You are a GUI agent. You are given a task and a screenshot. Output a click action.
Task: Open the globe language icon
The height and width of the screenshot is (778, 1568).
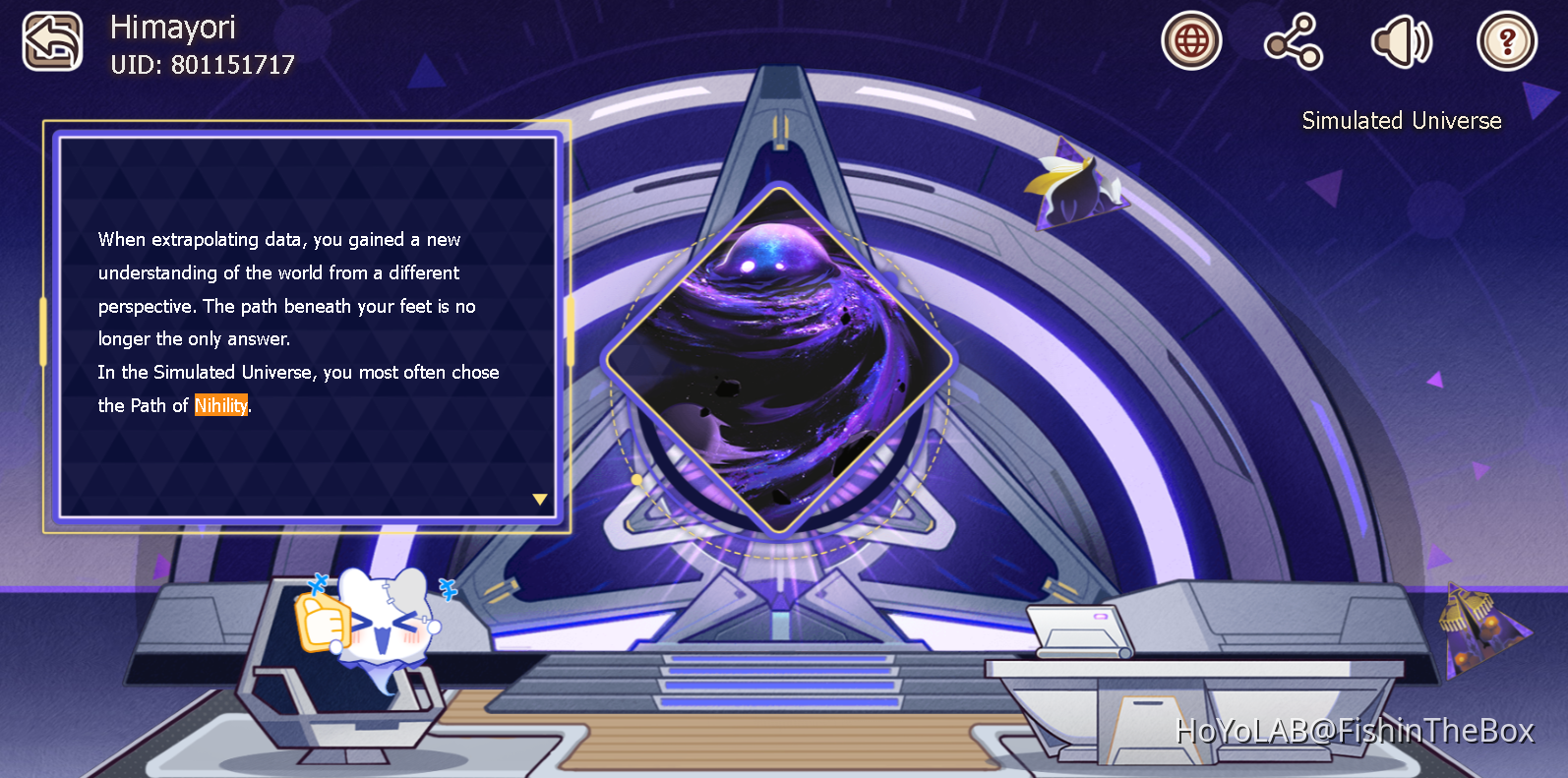click(1191, 40)
